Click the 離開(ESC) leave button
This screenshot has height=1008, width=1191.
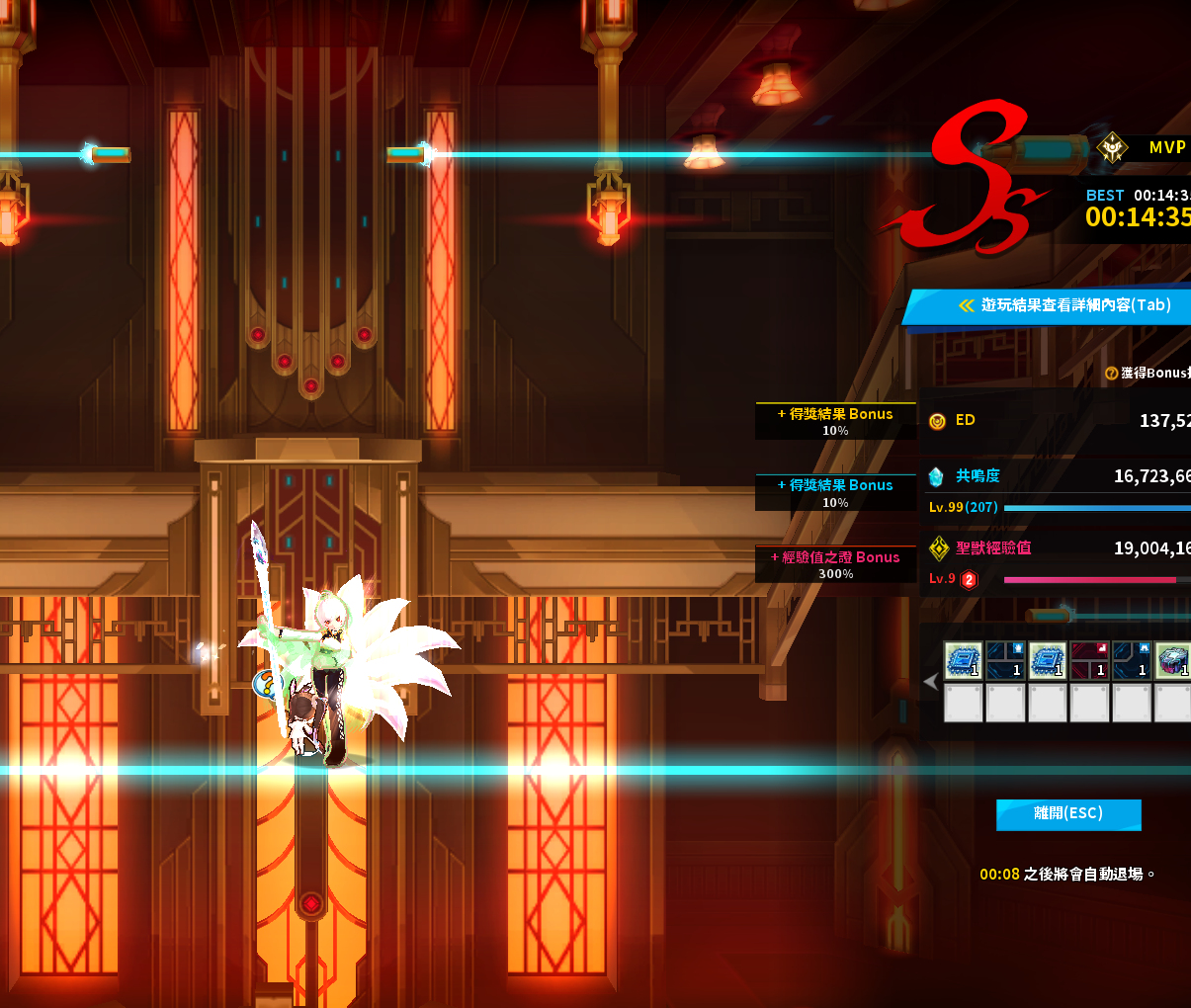pos(1067,814)
